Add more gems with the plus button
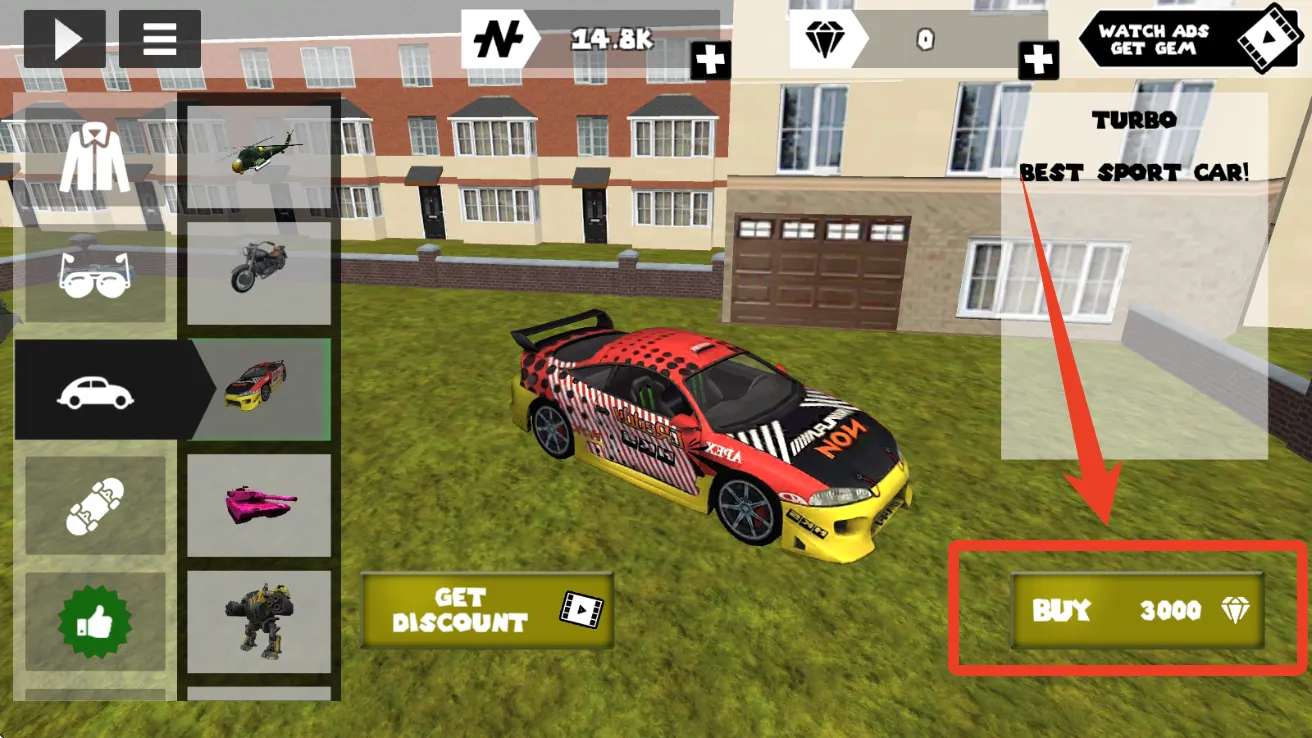This screenshot has width=1312, height=738. coord(1038,60)
